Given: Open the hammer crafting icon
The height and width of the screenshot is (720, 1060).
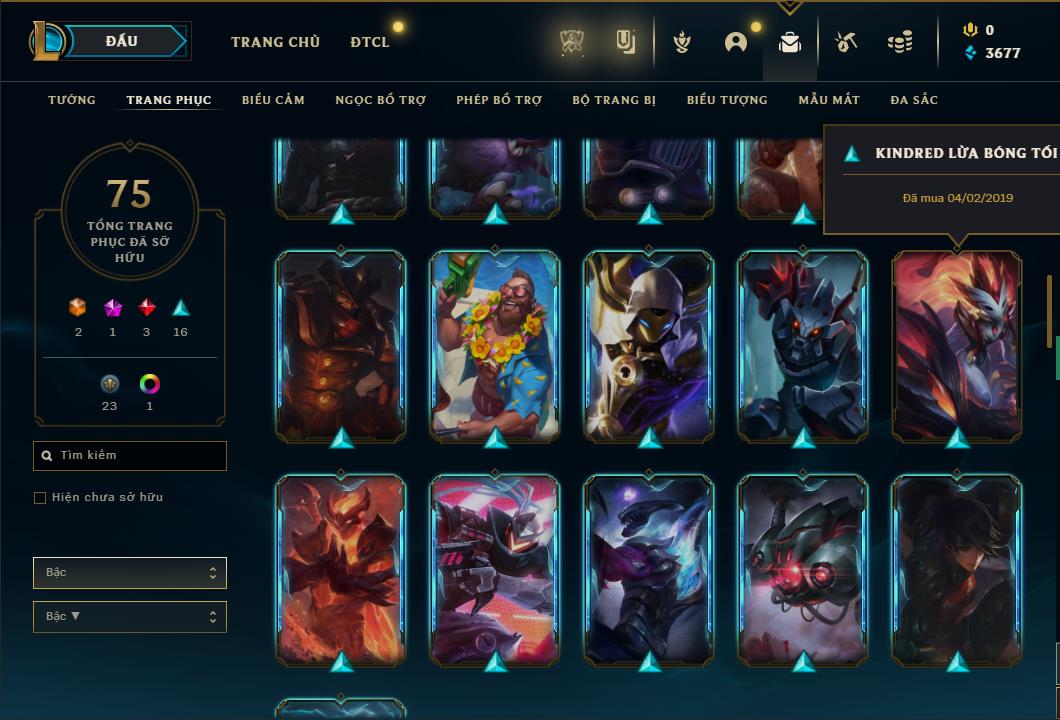Looking at the screenshot, I should tap(845, 42).
